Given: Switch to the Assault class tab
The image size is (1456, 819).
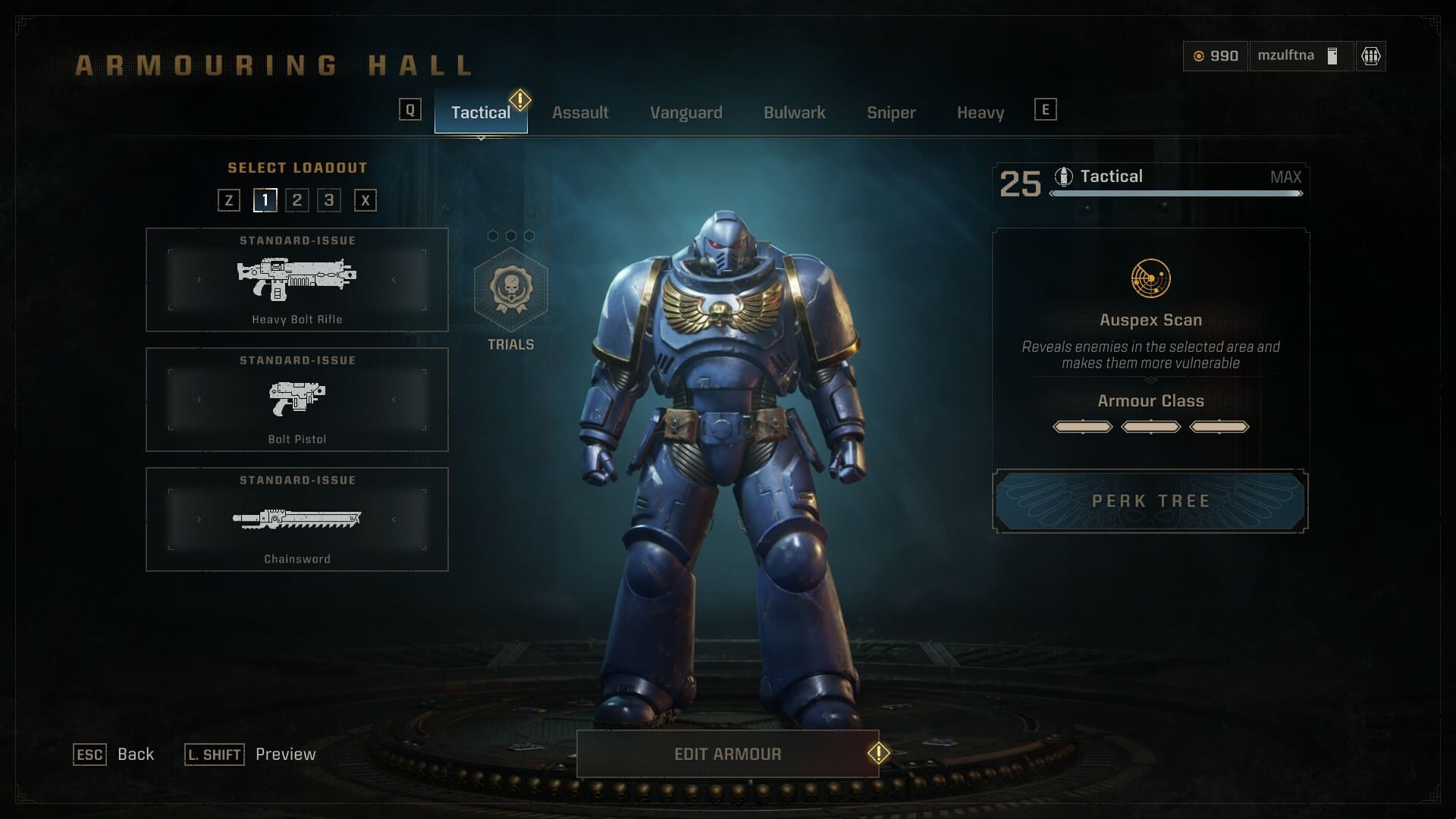Looking at the screenshot, I should click(x=581, y=112).
